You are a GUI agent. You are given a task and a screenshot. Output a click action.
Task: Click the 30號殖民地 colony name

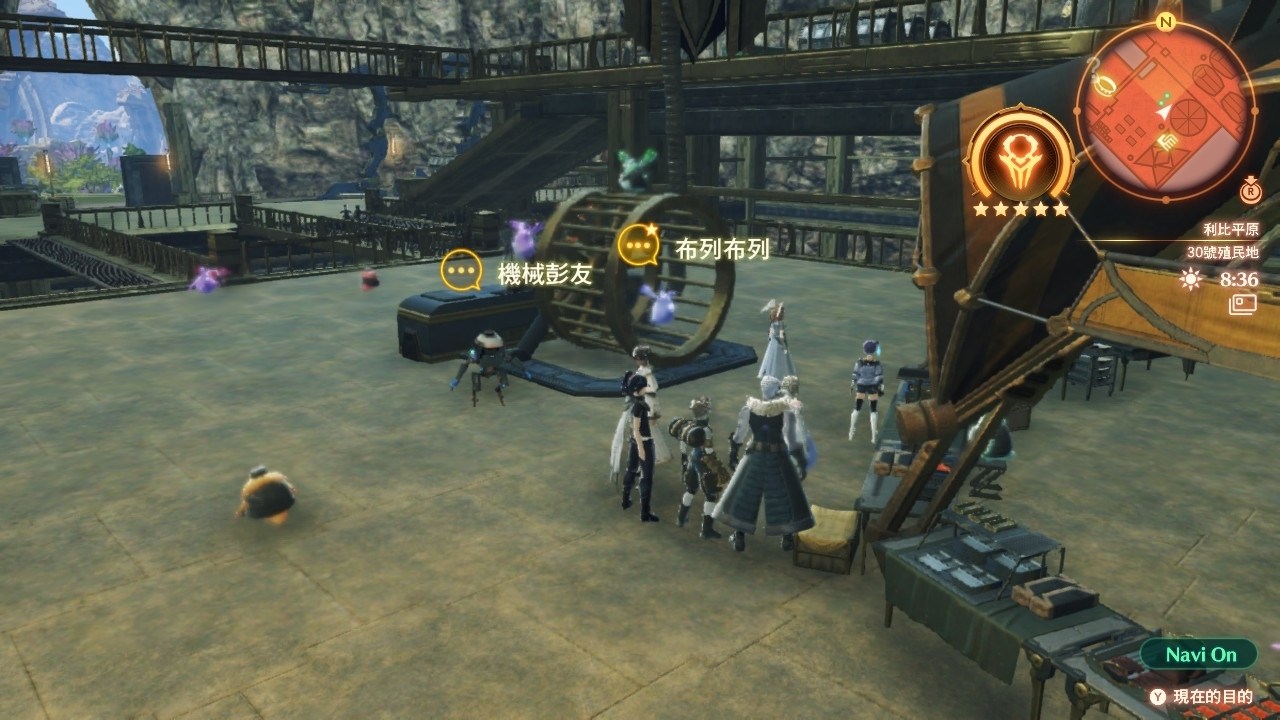click(x=1223, y=253)
